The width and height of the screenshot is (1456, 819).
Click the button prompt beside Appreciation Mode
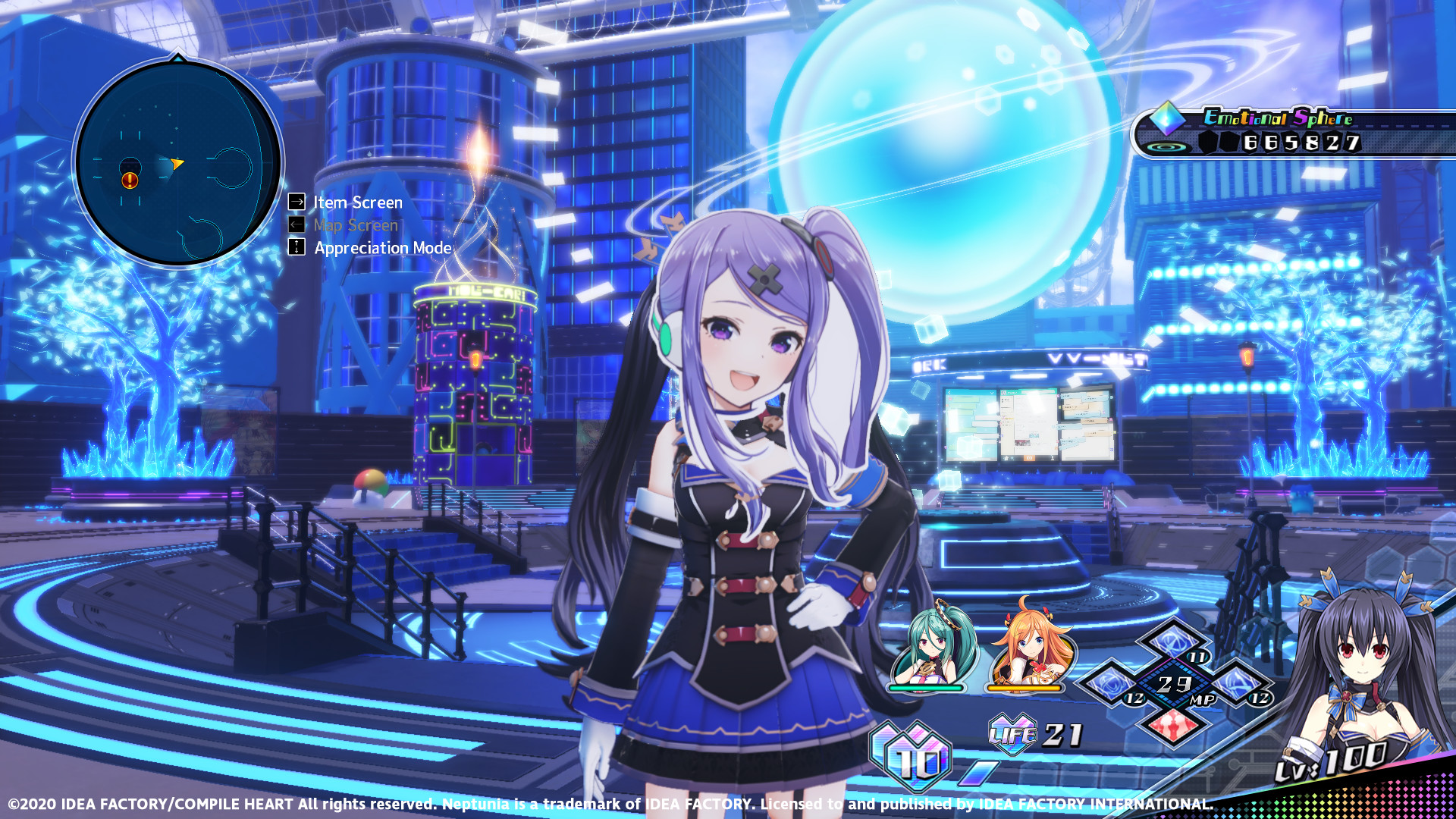pyautogui.click(x=296, y=248)
